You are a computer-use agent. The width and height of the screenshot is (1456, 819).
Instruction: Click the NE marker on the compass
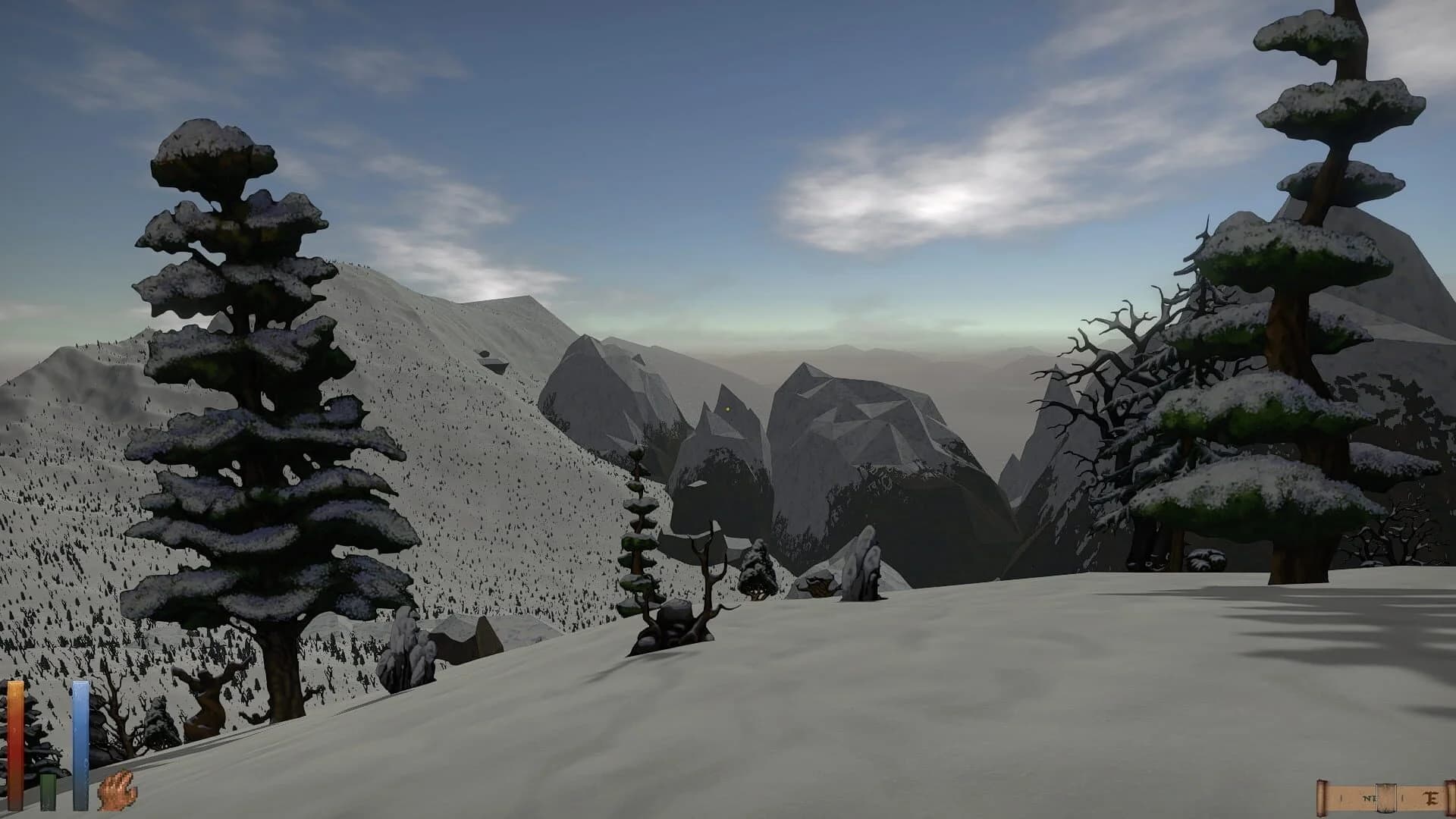click(1370, 798)
